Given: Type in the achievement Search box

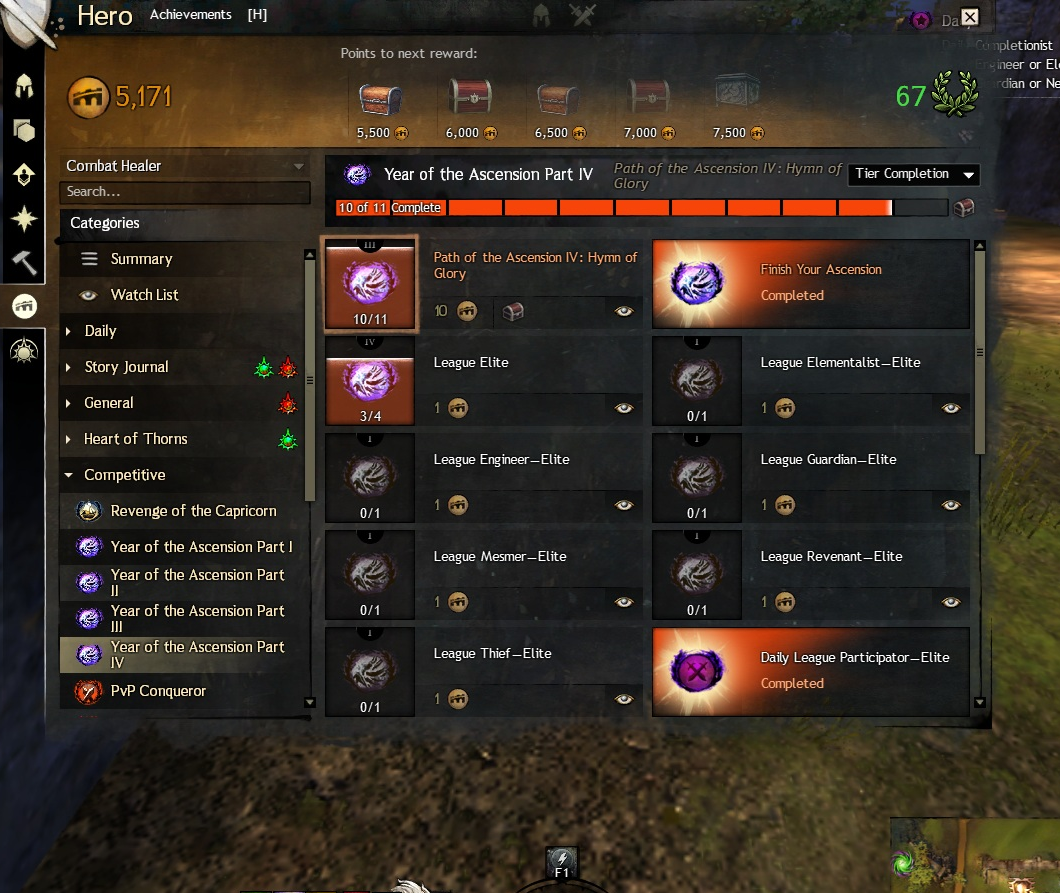Looking at the screenshot, I should click(x=185, y=191).
